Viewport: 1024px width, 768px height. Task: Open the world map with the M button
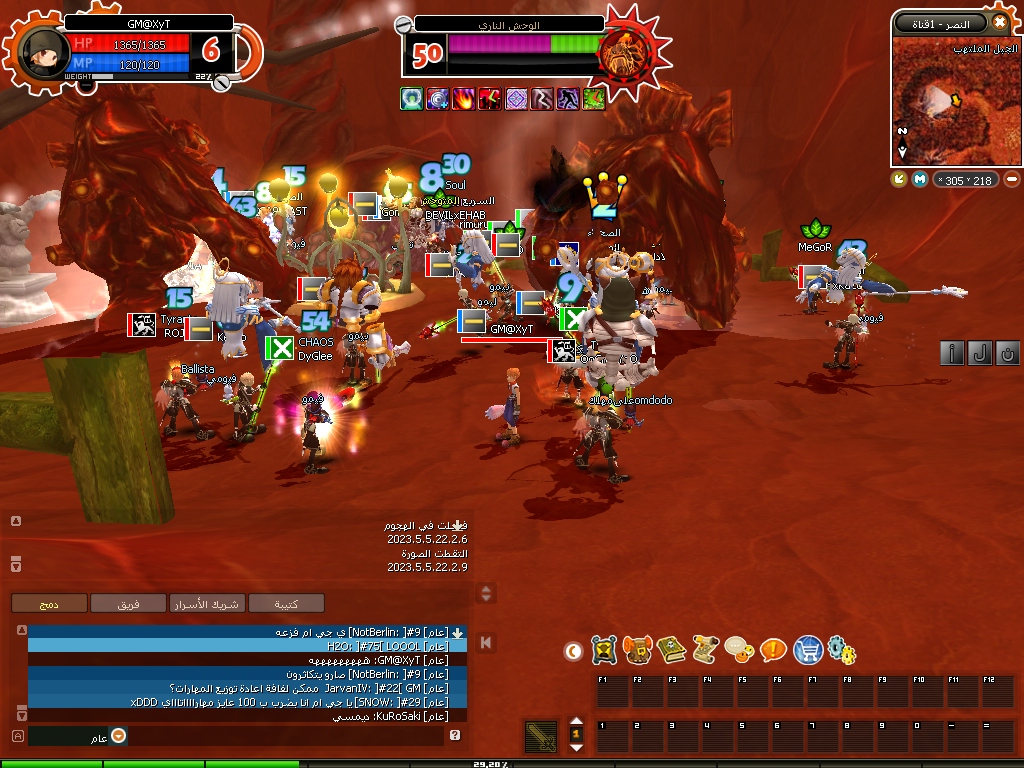920,179
